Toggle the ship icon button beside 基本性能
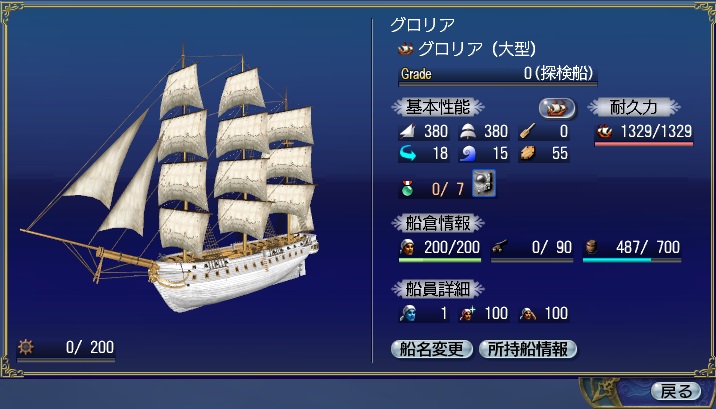Viewport: 716px width, 409px height. point(558,107)
